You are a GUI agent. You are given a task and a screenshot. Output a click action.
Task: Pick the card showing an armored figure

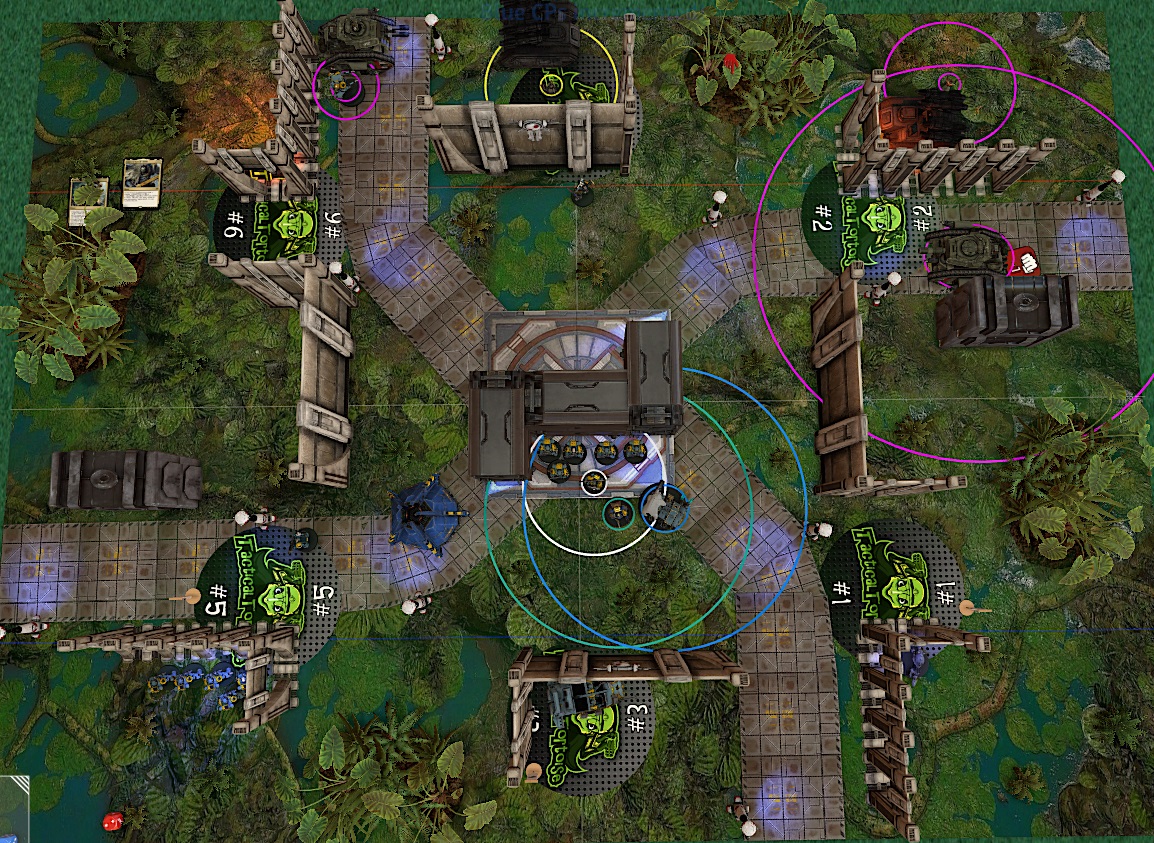142,183
